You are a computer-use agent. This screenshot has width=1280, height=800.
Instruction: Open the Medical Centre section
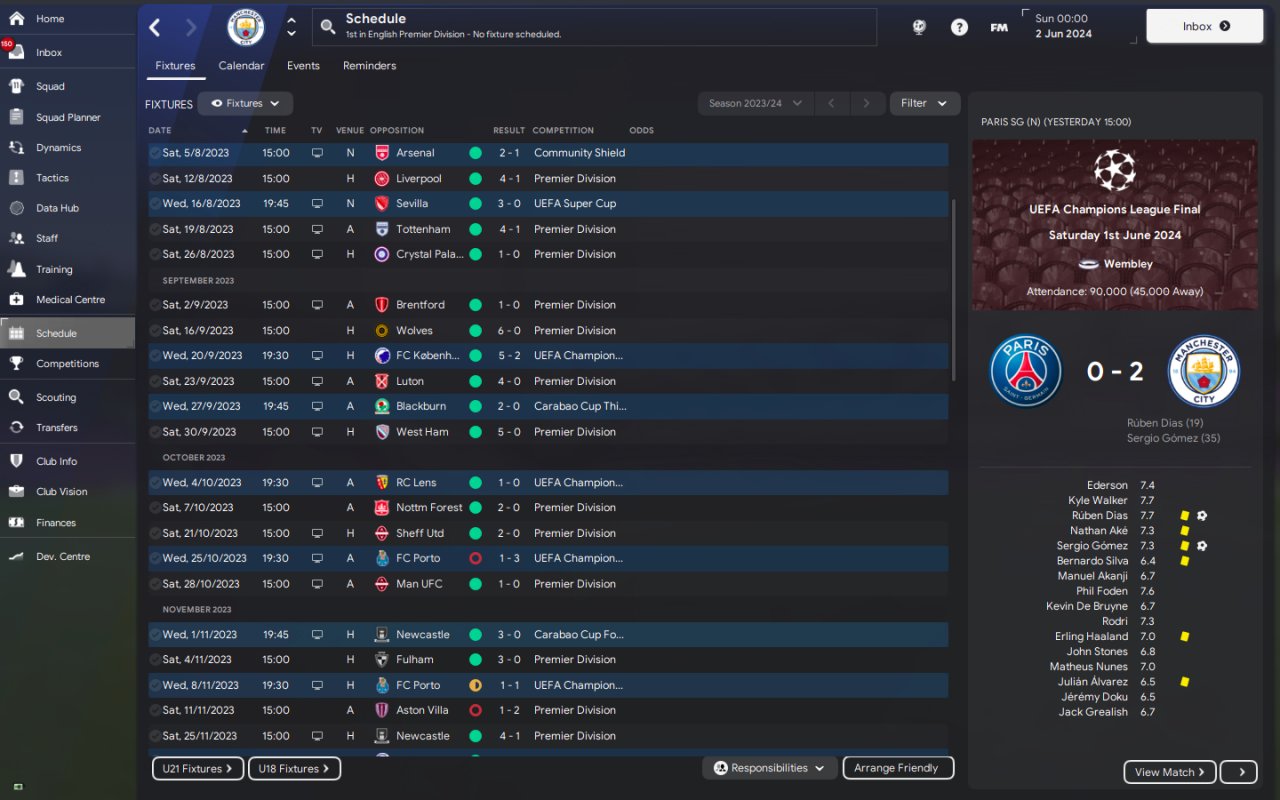[70, 299]
